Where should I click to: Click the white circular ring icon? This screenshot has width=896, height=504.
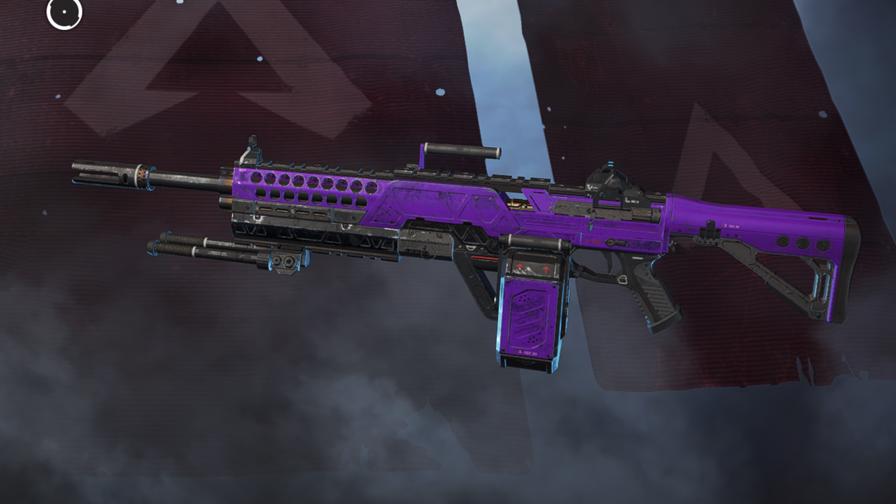[64, 12]
